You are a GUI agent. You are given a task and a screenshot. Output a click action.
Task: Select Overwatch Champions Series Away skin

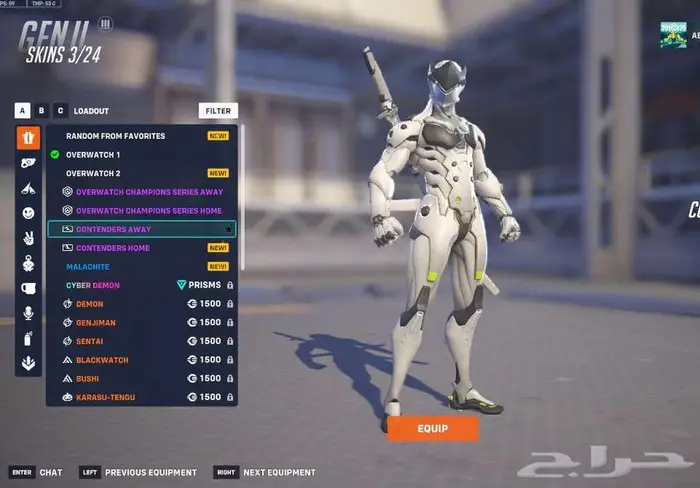click(x=149, y=192)
